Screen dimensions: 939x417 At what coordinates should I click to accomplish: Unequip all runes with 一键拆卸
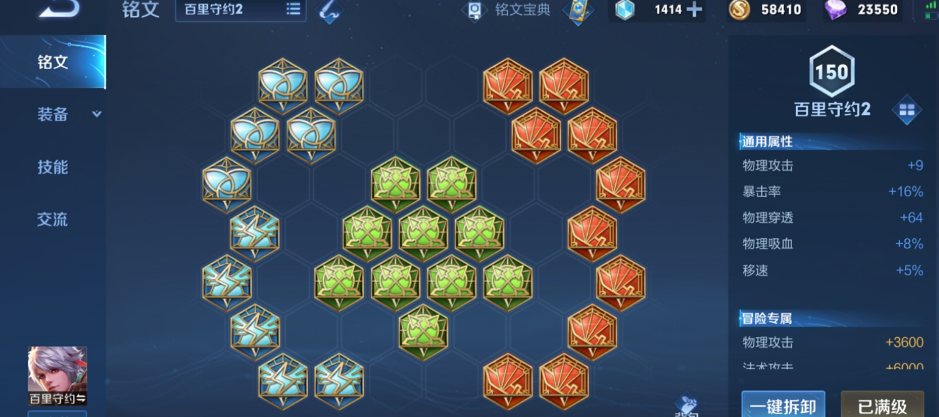pos(783,405)
